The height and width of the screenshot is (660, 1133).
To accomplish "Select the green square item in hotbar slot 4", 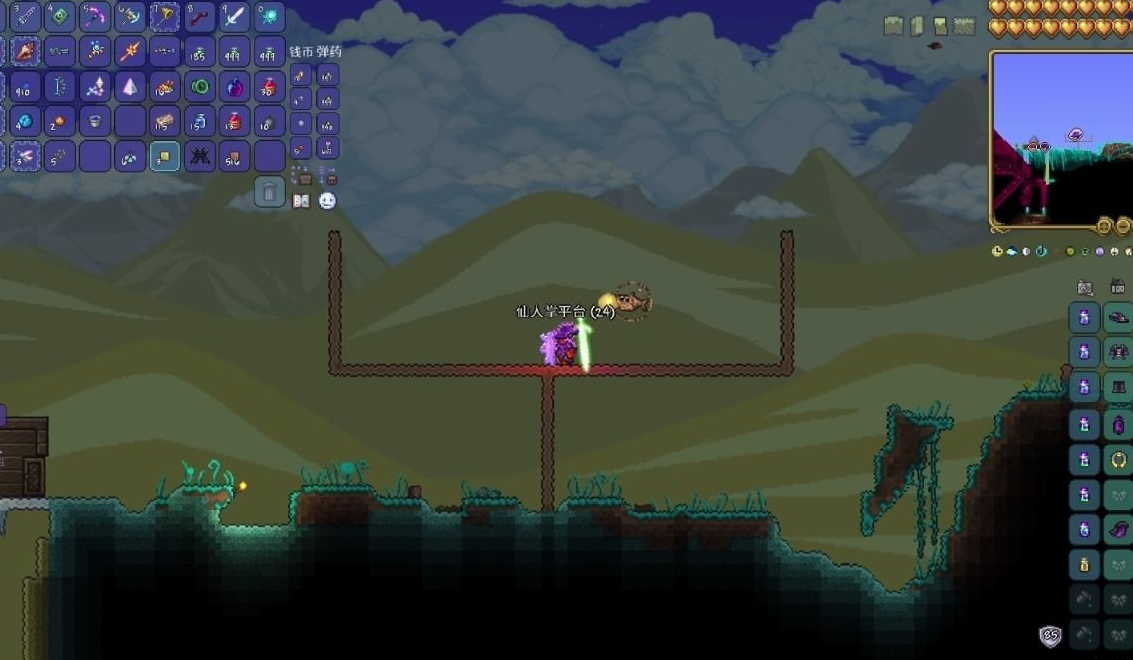I will 59,17.
